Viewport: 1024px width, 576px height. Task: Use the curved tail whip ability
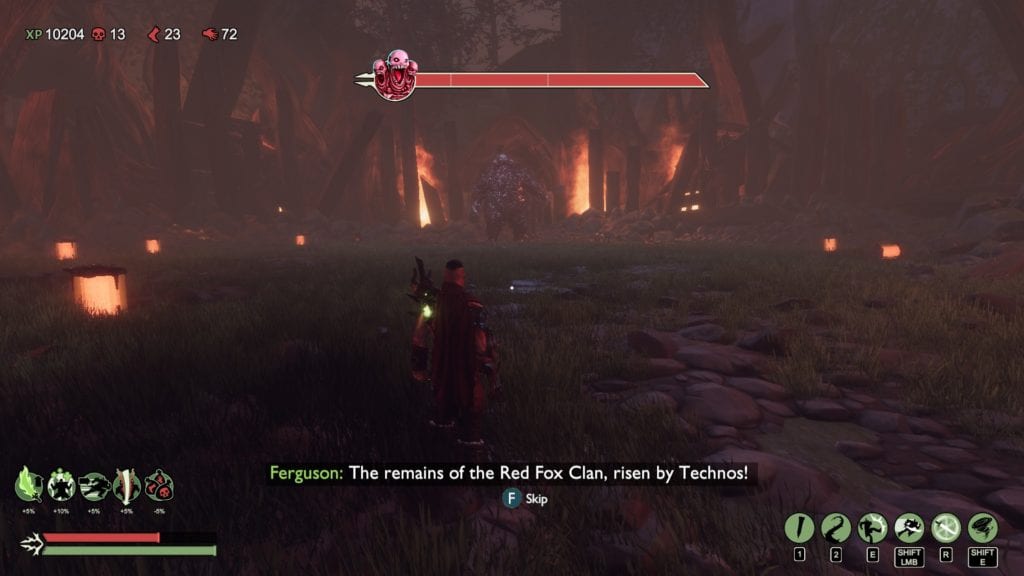pos(836,527)
